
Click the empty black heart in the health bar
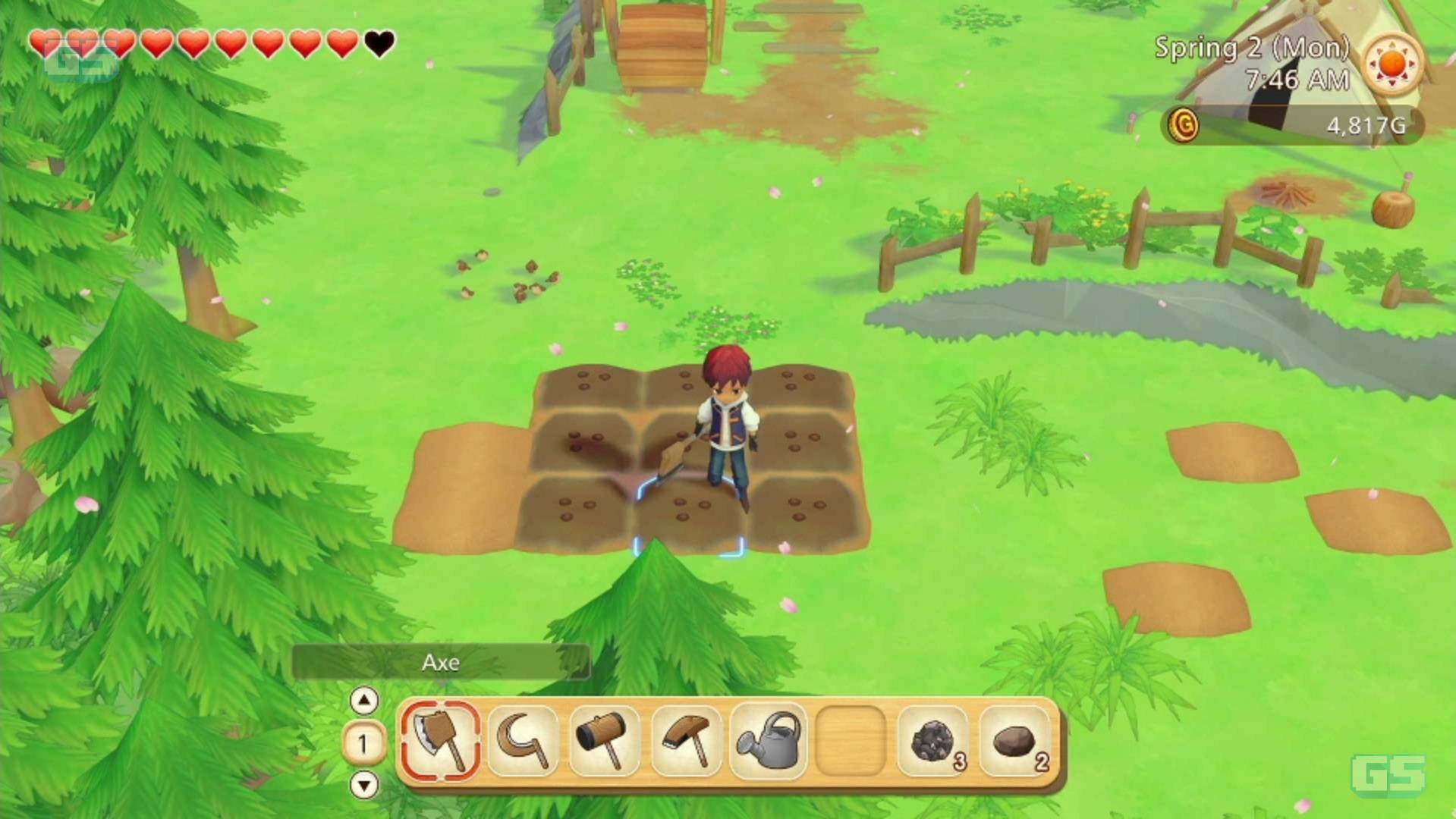(377, 44)
